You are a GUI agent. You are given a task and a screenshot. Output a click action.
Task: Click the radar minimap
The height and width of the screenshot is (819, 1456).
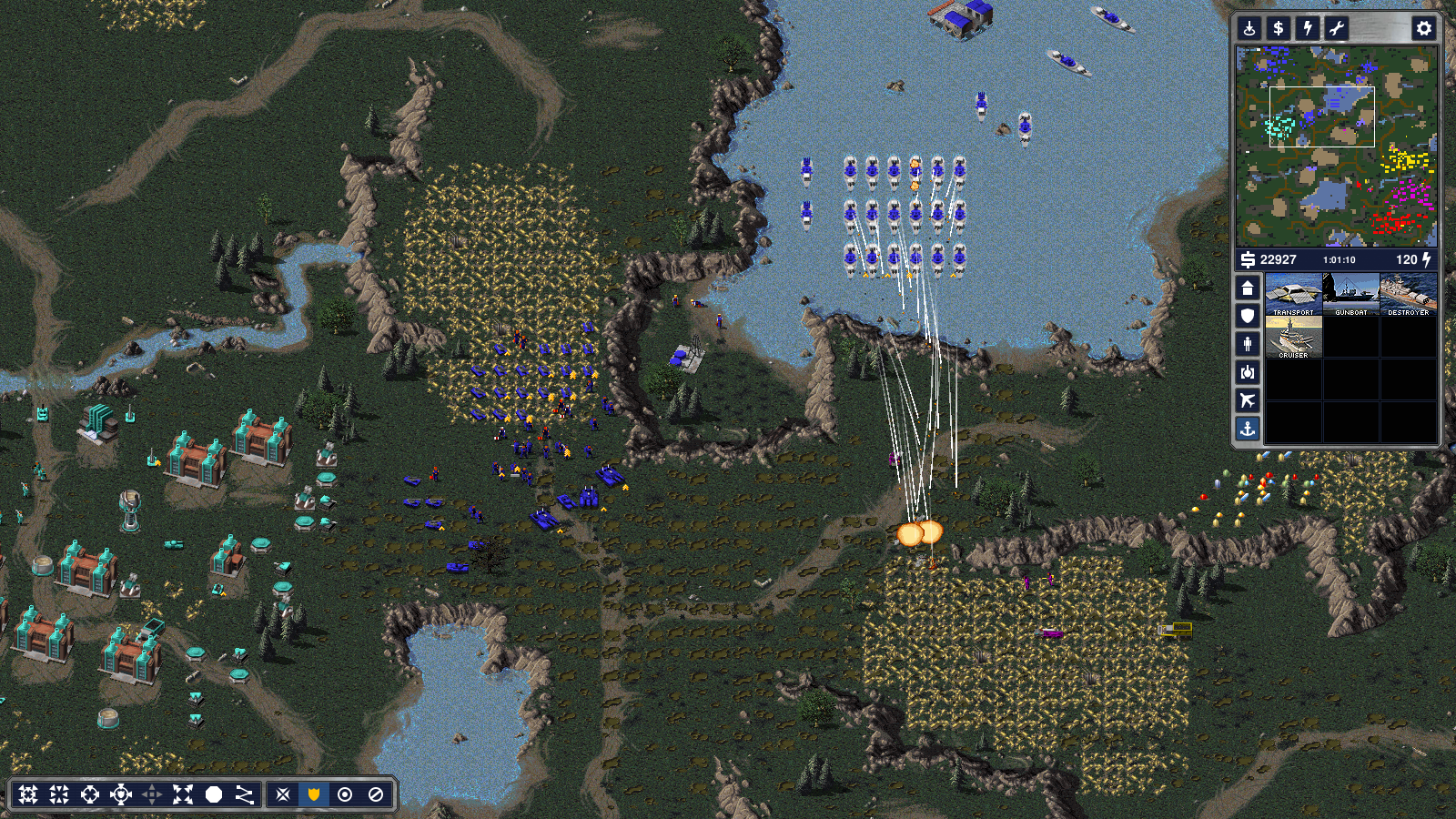tap(1336, 147)
